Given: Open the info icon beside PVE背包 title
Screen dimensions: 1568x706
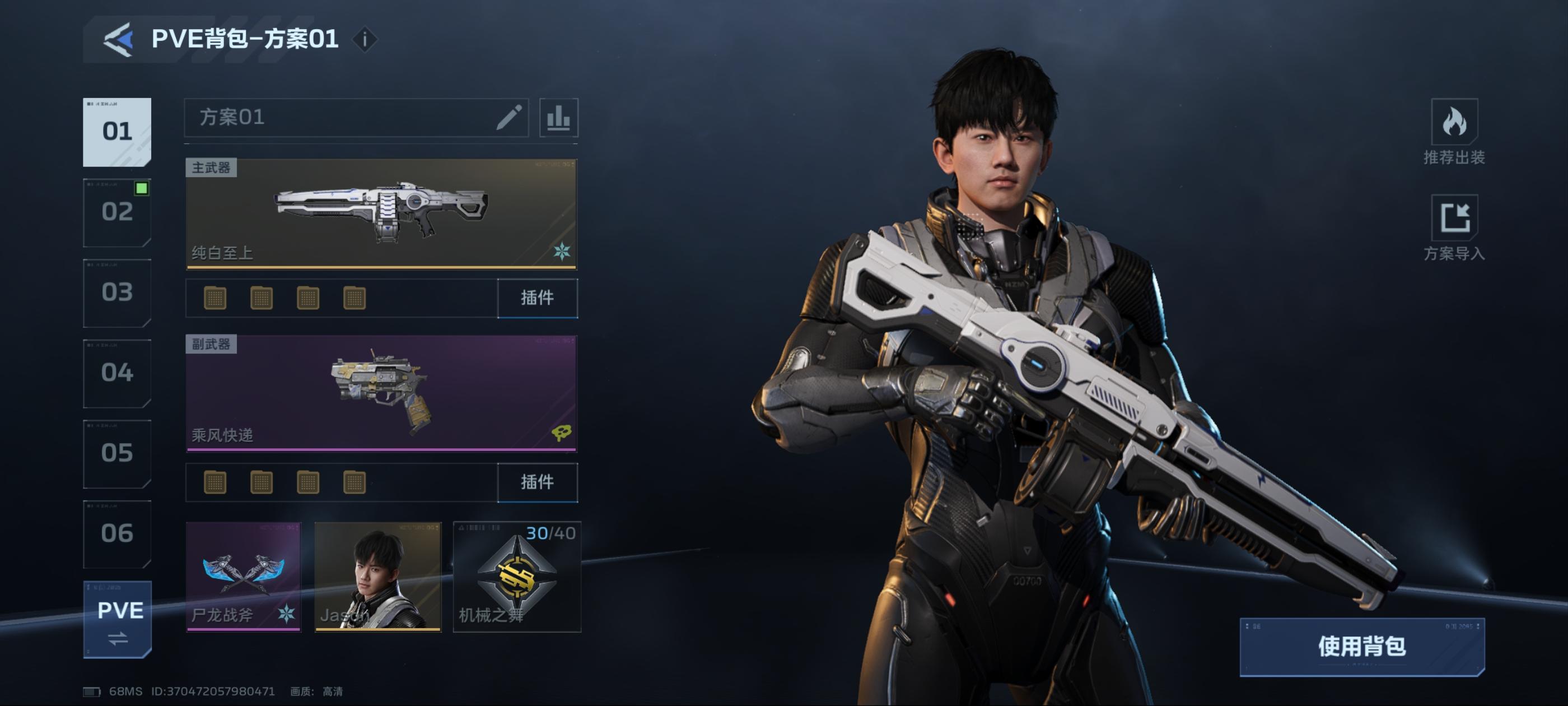Looking at the screenshot, I should pos(365,40).
